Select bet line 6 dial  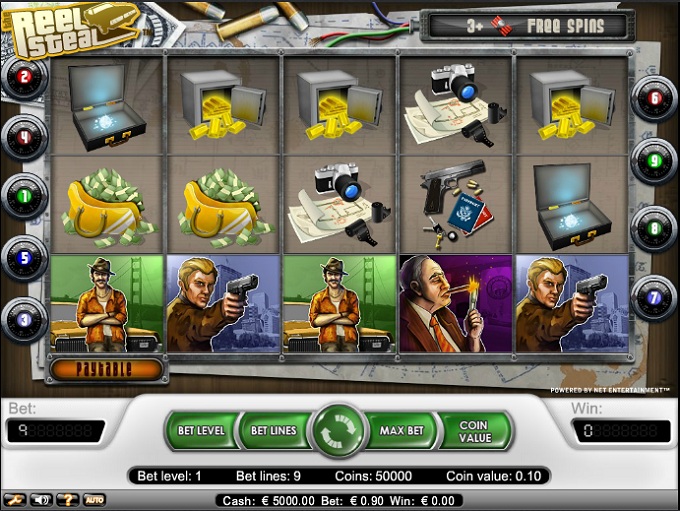(x=655, y=98)
